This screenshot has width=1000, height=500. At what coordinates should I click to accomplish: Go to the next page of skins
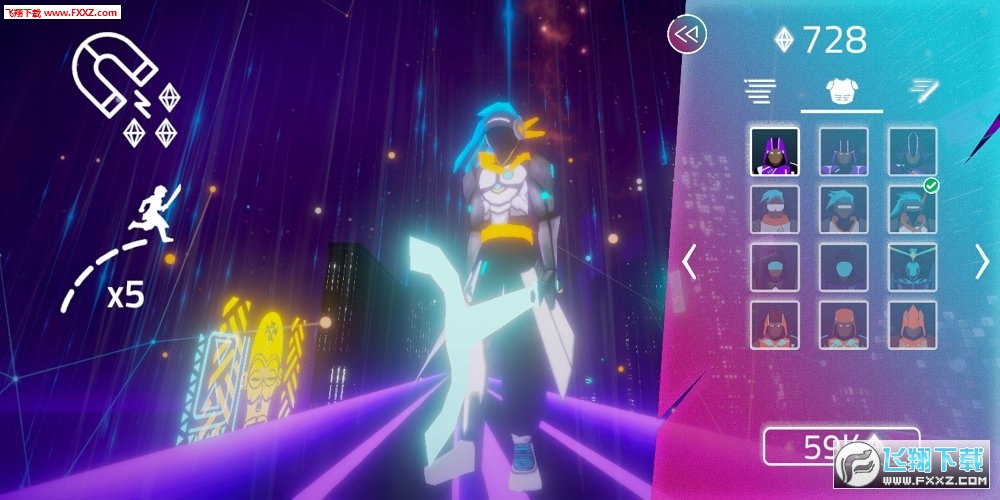tap(981, 262)
